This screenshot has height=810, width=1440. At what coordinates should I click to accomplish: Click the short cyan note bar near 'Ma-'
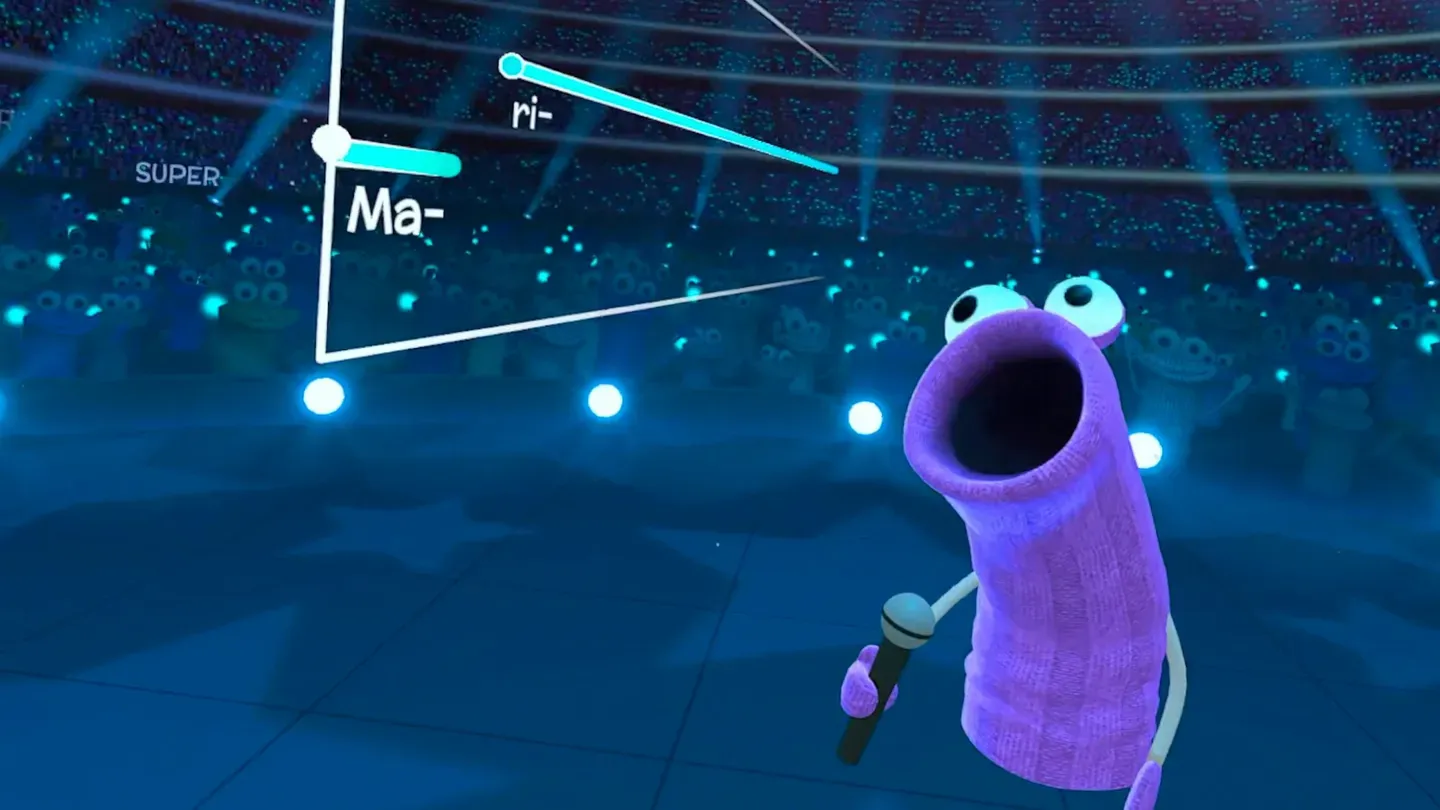point(400,157)
